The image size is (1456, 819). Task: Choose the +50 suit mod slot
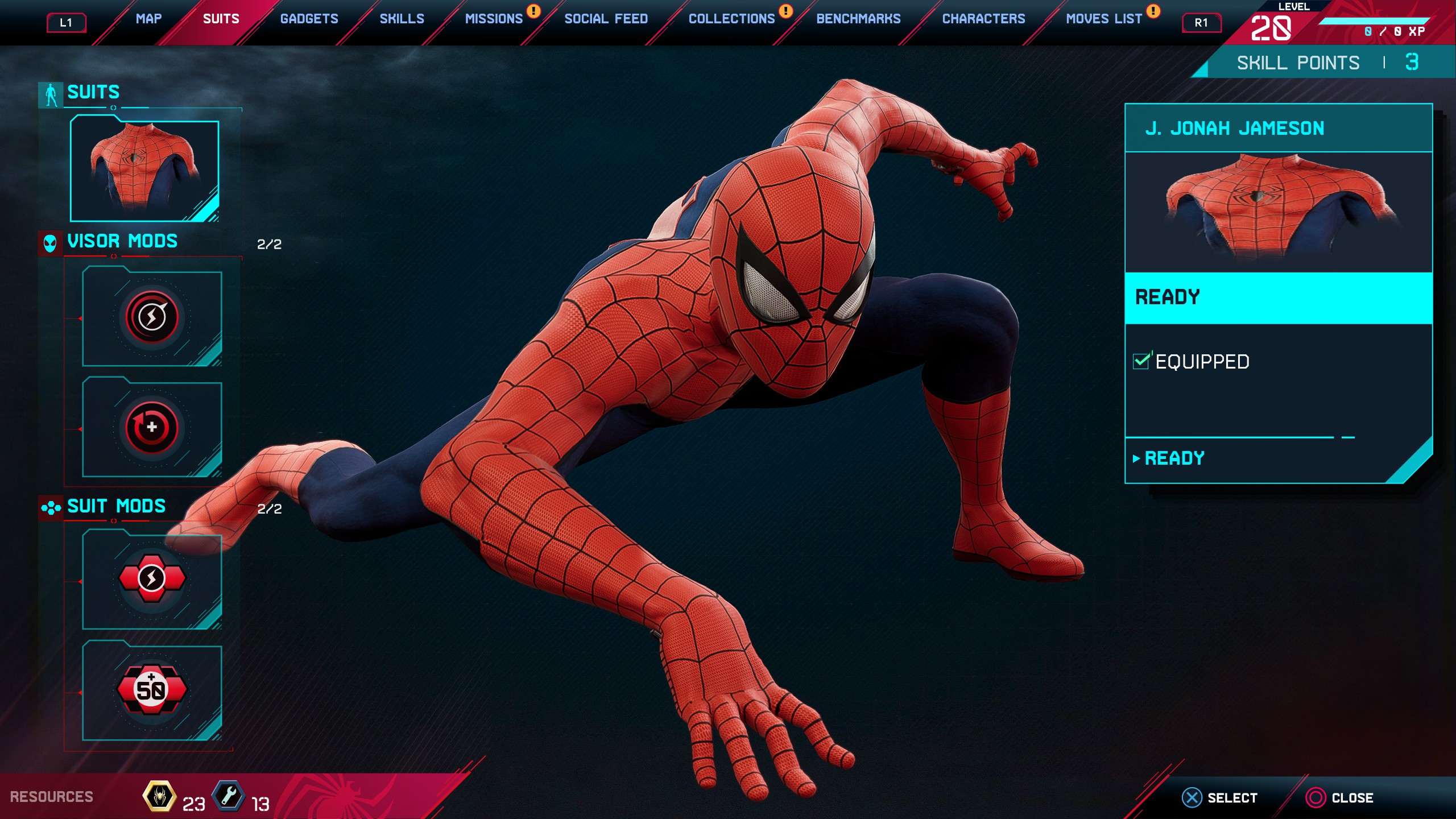point(152,690)
